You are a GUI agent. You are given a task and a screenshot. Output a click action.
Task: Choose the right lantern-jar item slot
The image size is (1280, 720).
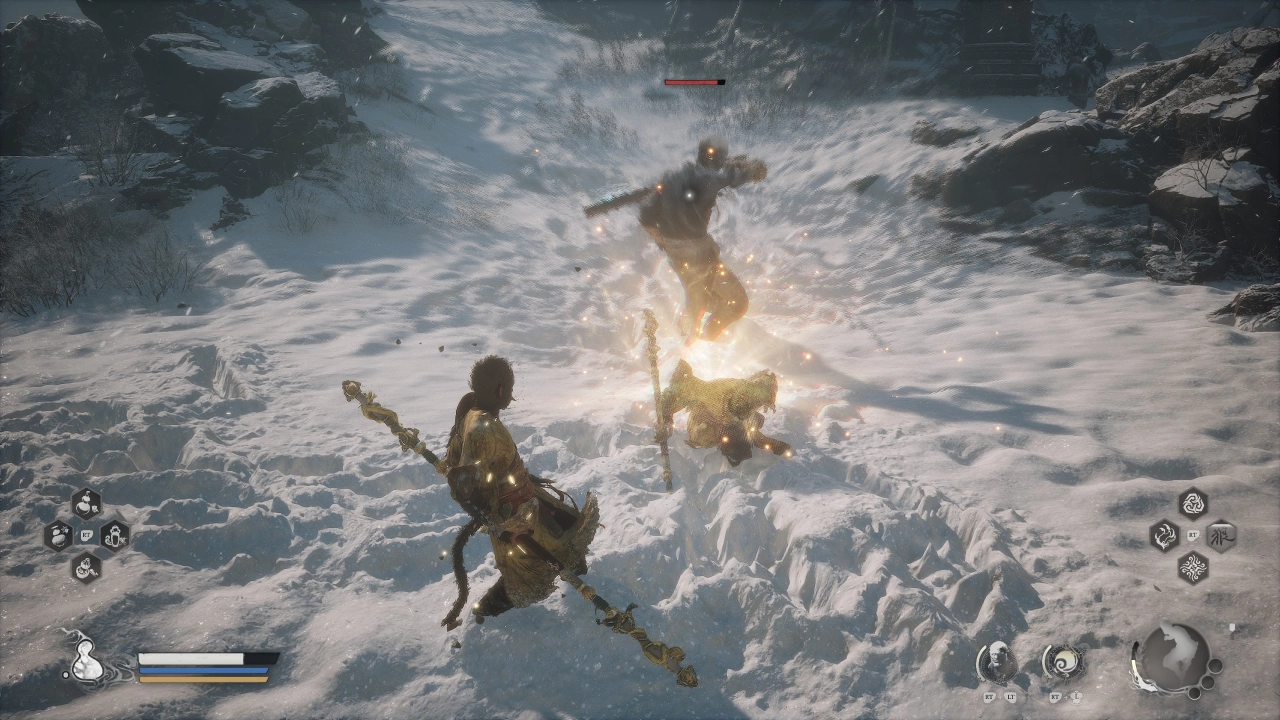[114, 535]
